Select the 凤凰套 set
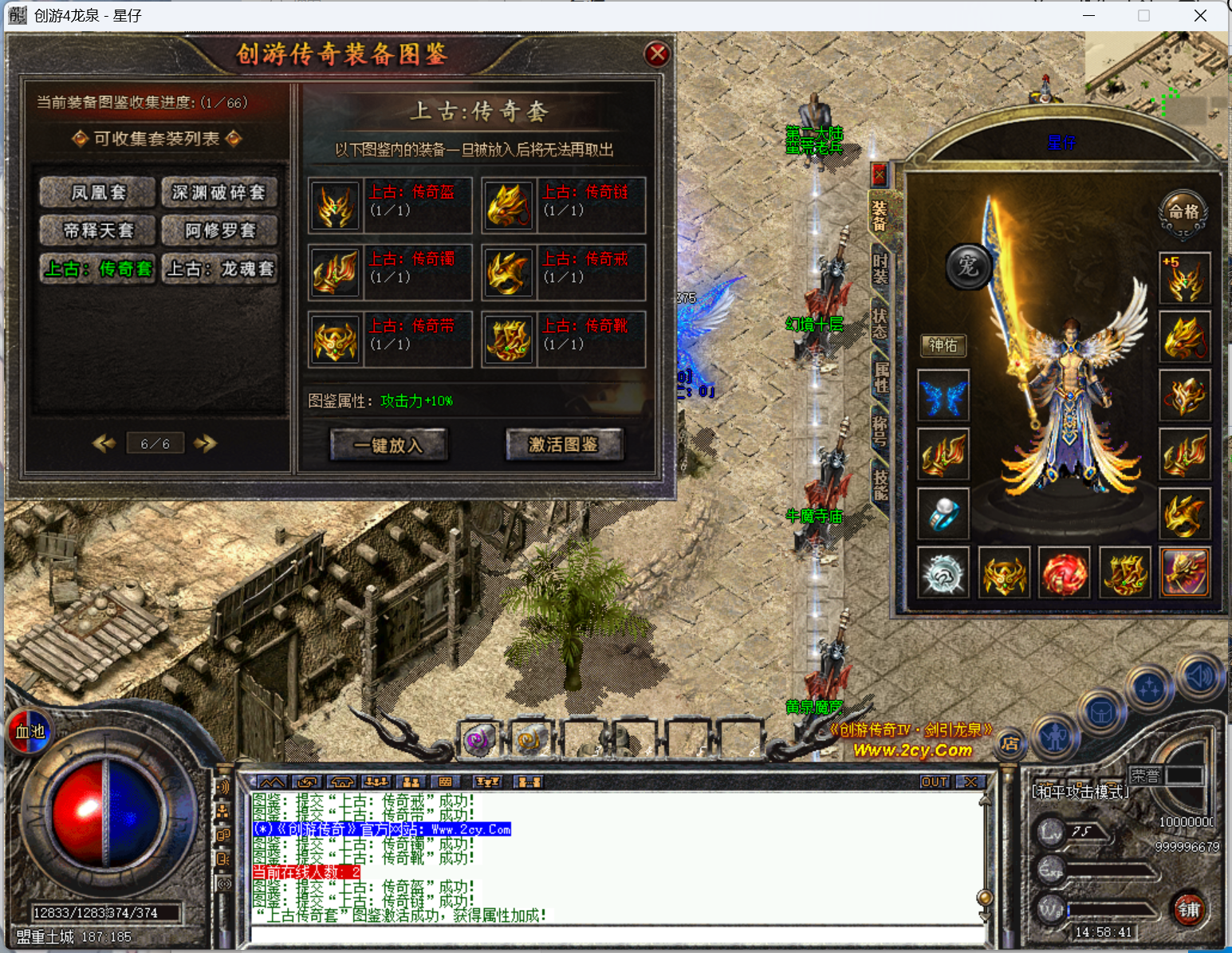Viewport: 1232px width, 953px height. coord(98,192)
